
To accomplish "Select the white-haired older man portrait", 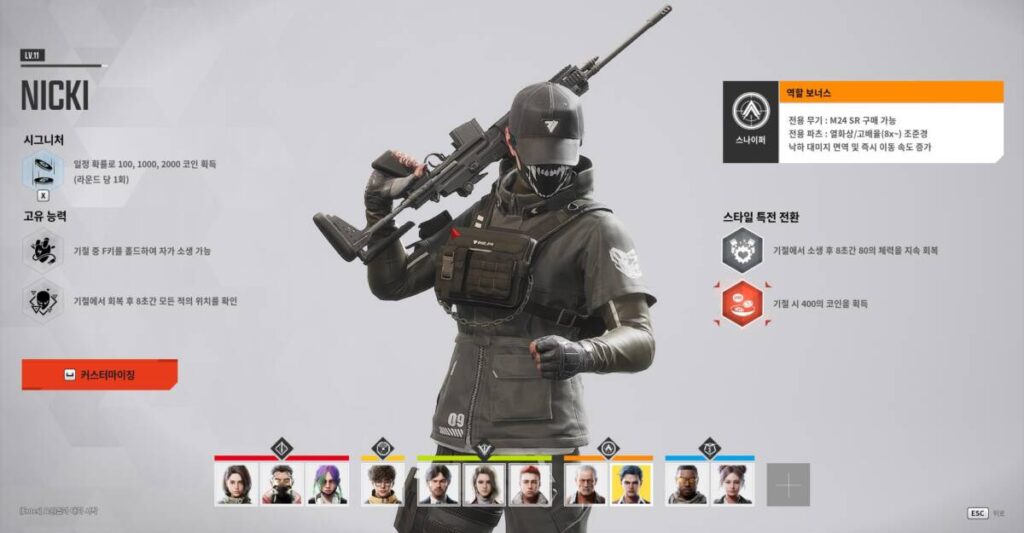I will 585,484.
